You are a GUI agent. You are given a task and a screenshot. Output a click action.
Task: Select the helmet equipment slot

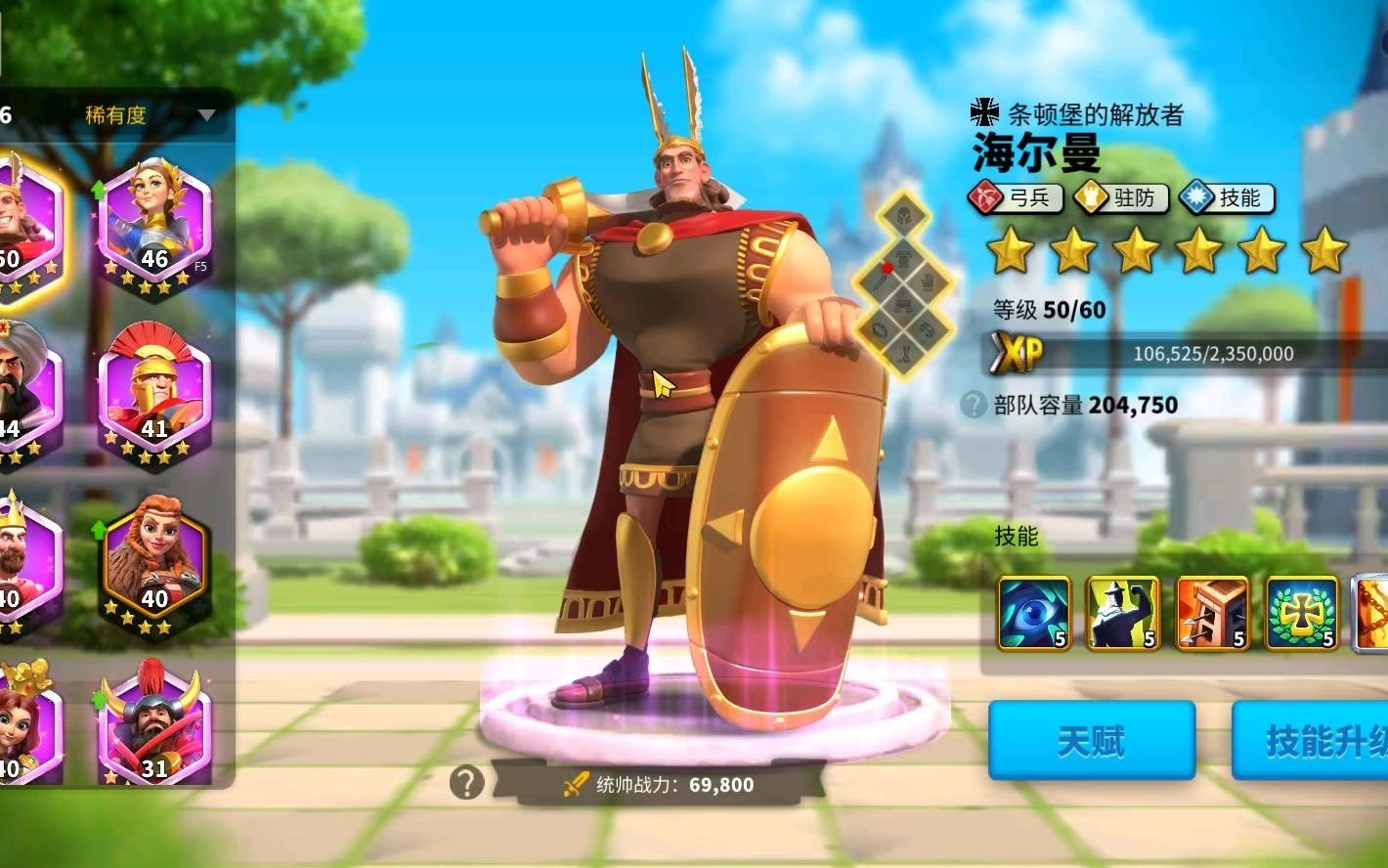(x=902, y=213)
